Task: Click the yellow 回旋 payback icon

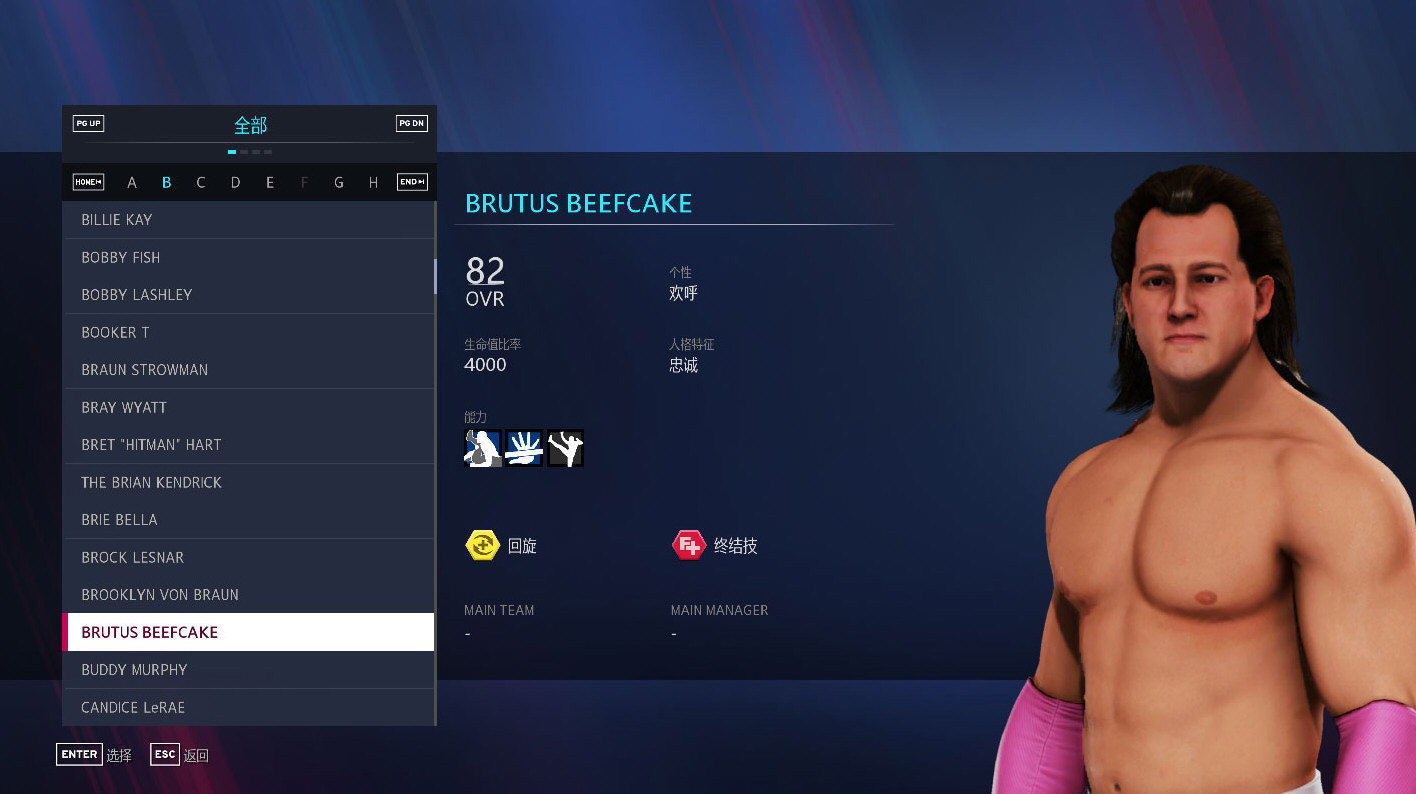Action: pos(482,545)
